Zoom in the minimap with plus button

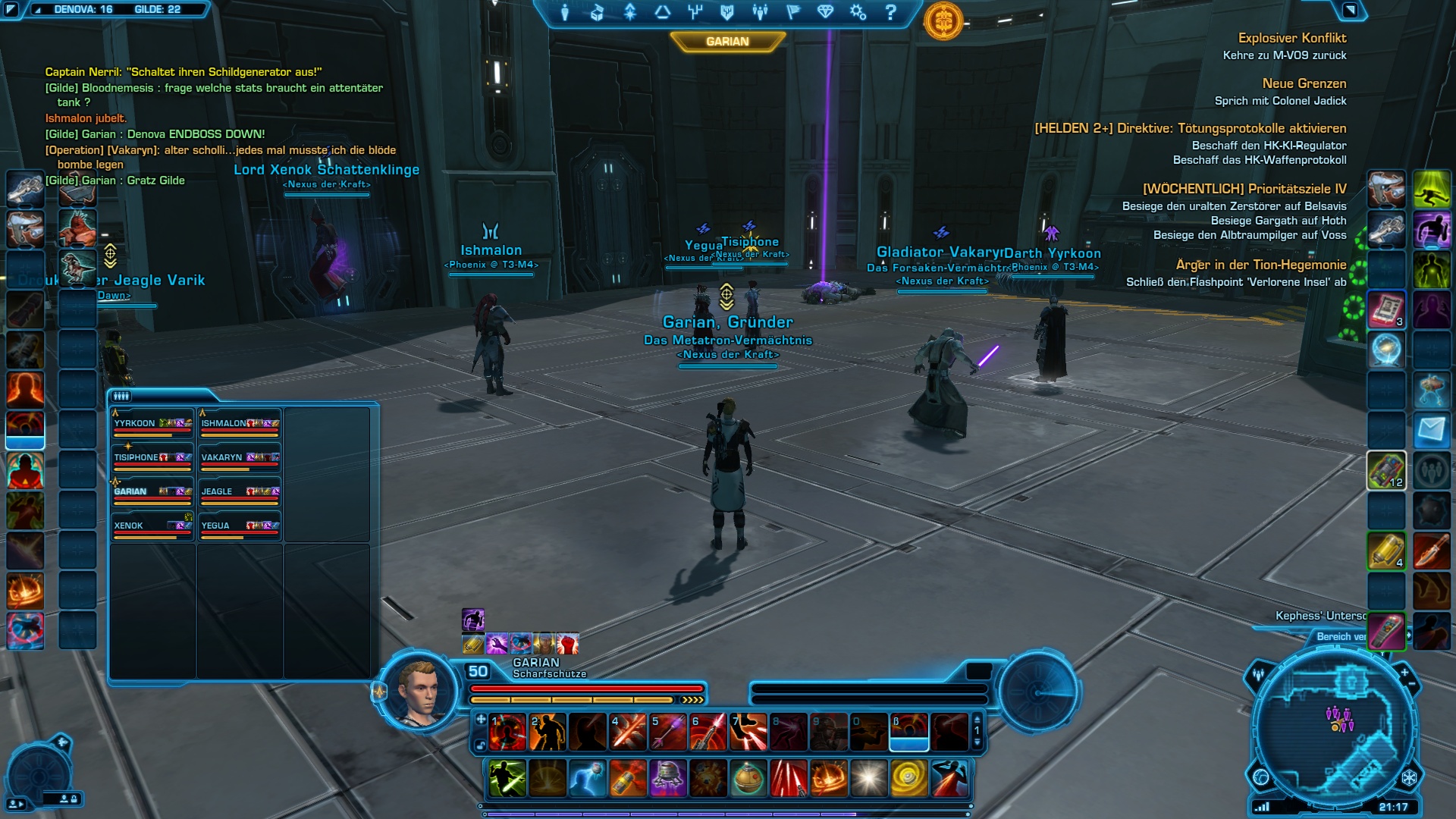click(1404, 672)
